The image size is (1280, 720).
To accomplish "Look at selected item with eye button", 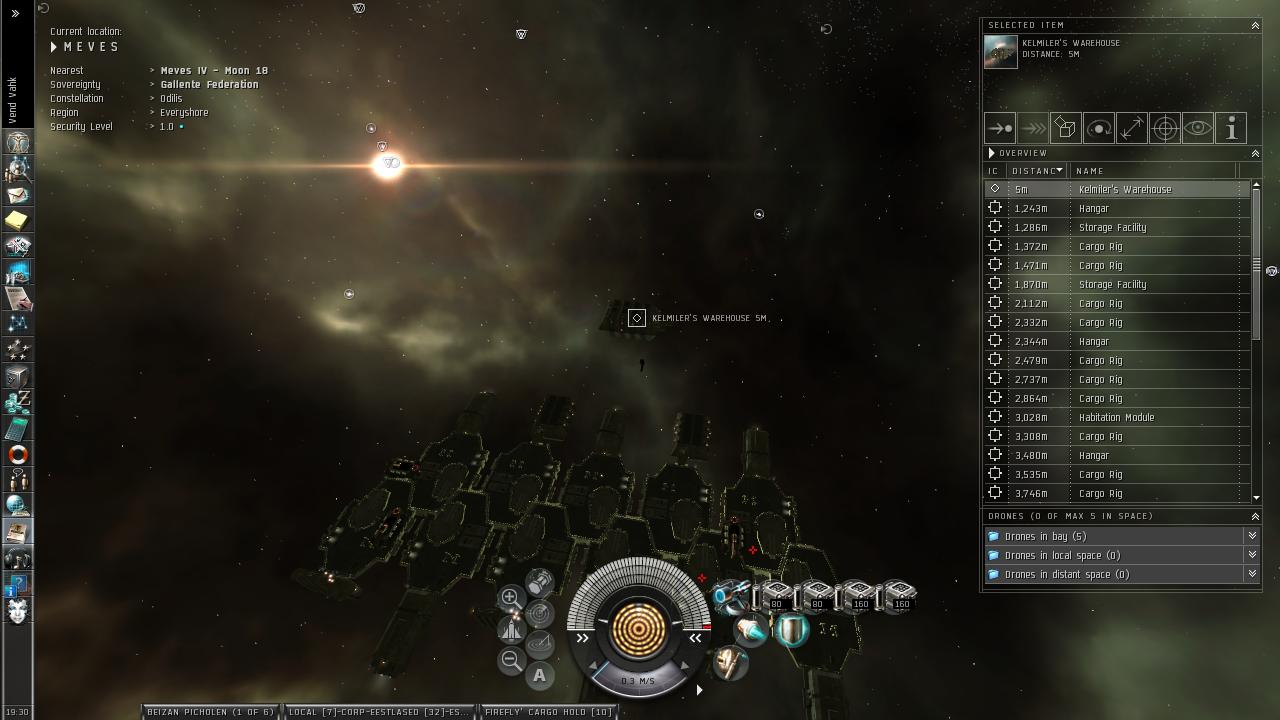I will click(x=1198, y=128).
